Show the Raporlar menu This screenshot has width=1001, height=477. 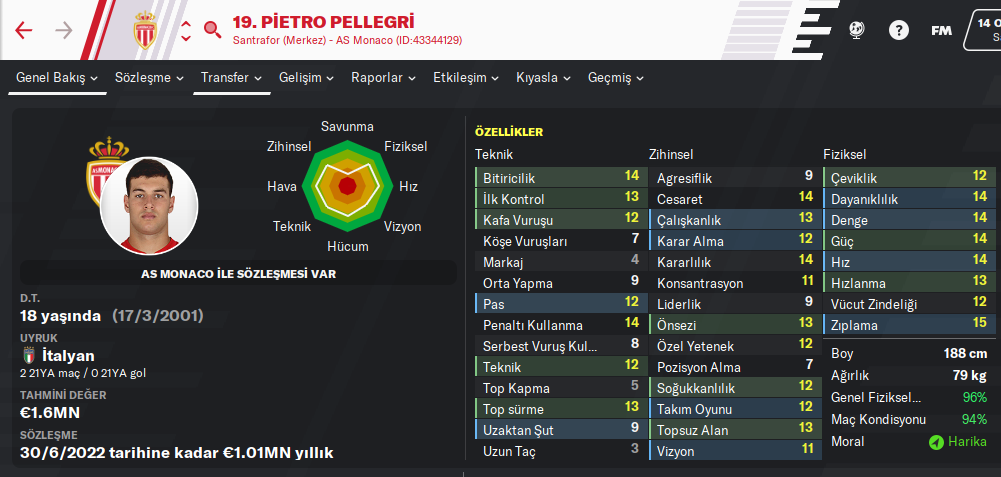click(383, 78)
